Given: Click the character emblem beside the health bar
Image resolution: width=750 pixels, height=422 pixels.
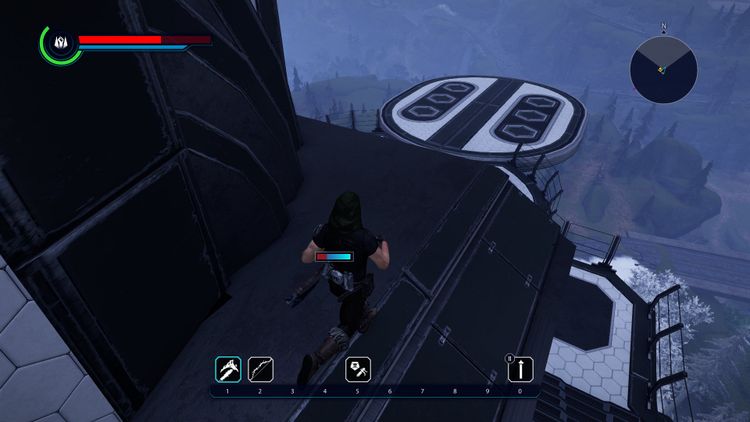Looking at the screenshot, I should point(60,43).
